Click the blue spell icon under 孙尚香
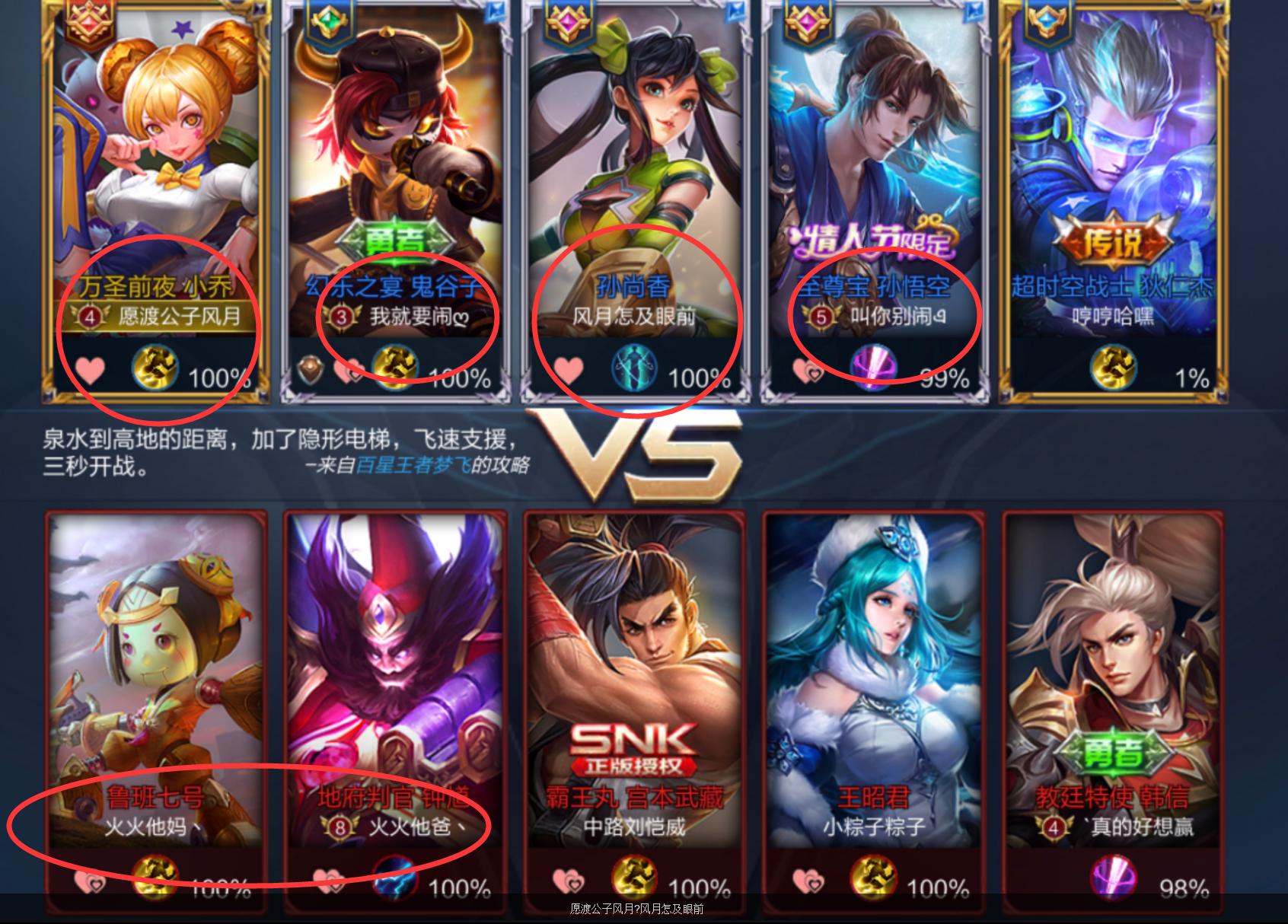The height and width of the screenshot is (924, 1288). [635, 371]
